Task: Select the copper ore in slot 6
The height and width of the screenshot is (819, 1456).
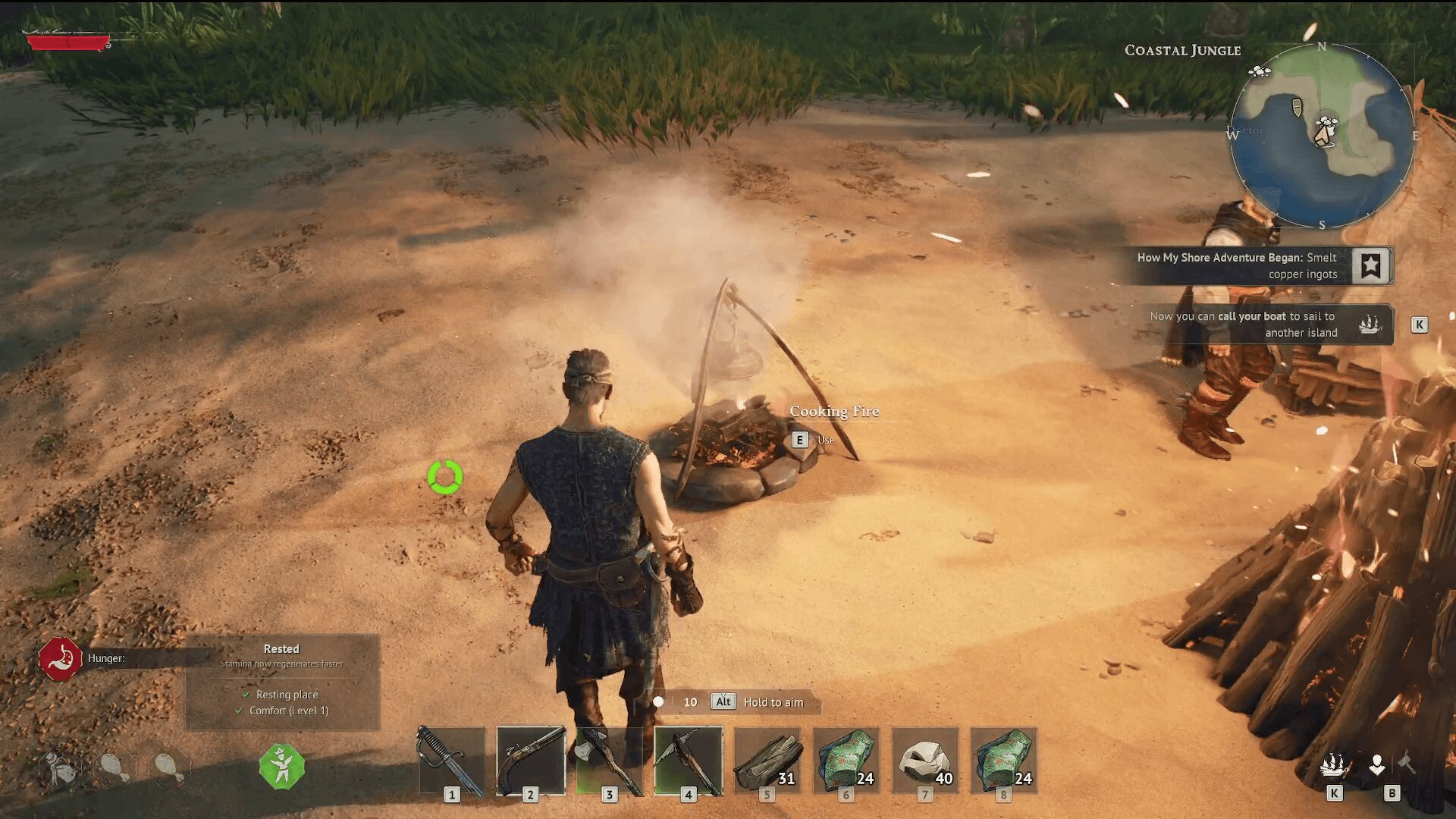Action: point(846,761)
